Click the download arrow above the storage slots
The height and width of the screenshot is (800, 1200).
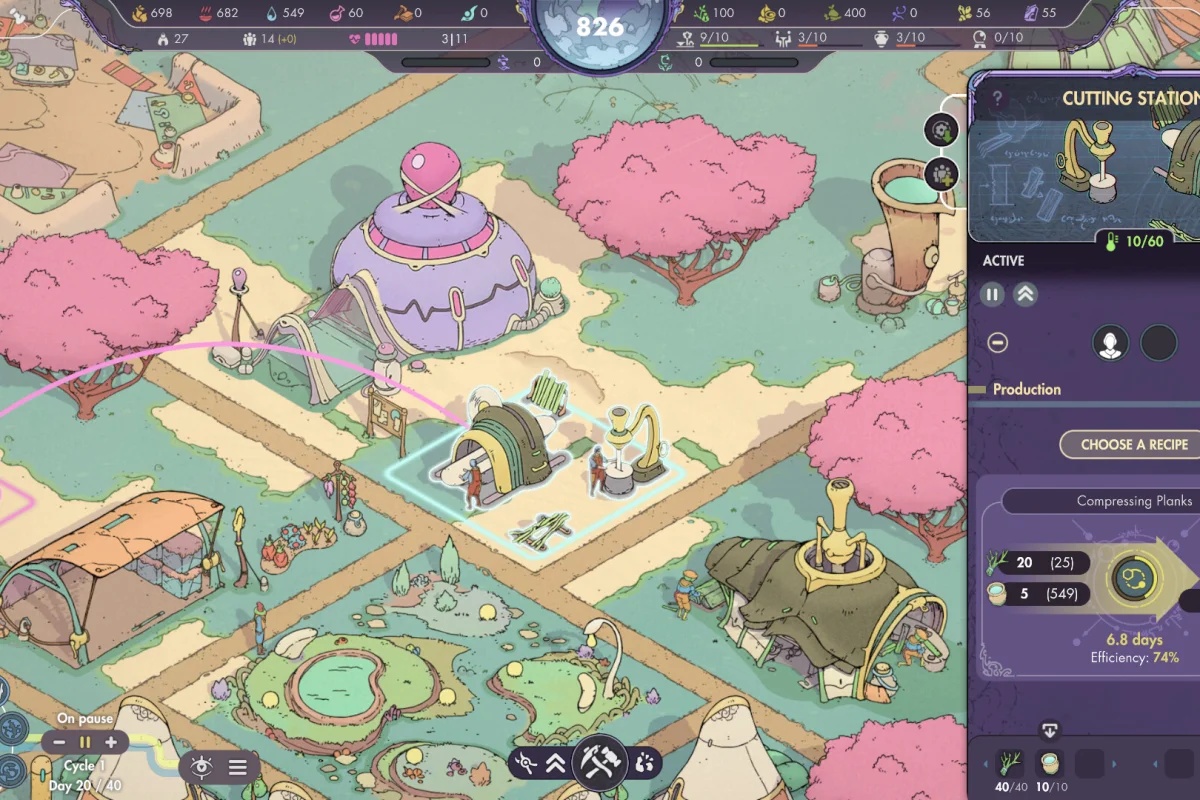coord(1050,730)
